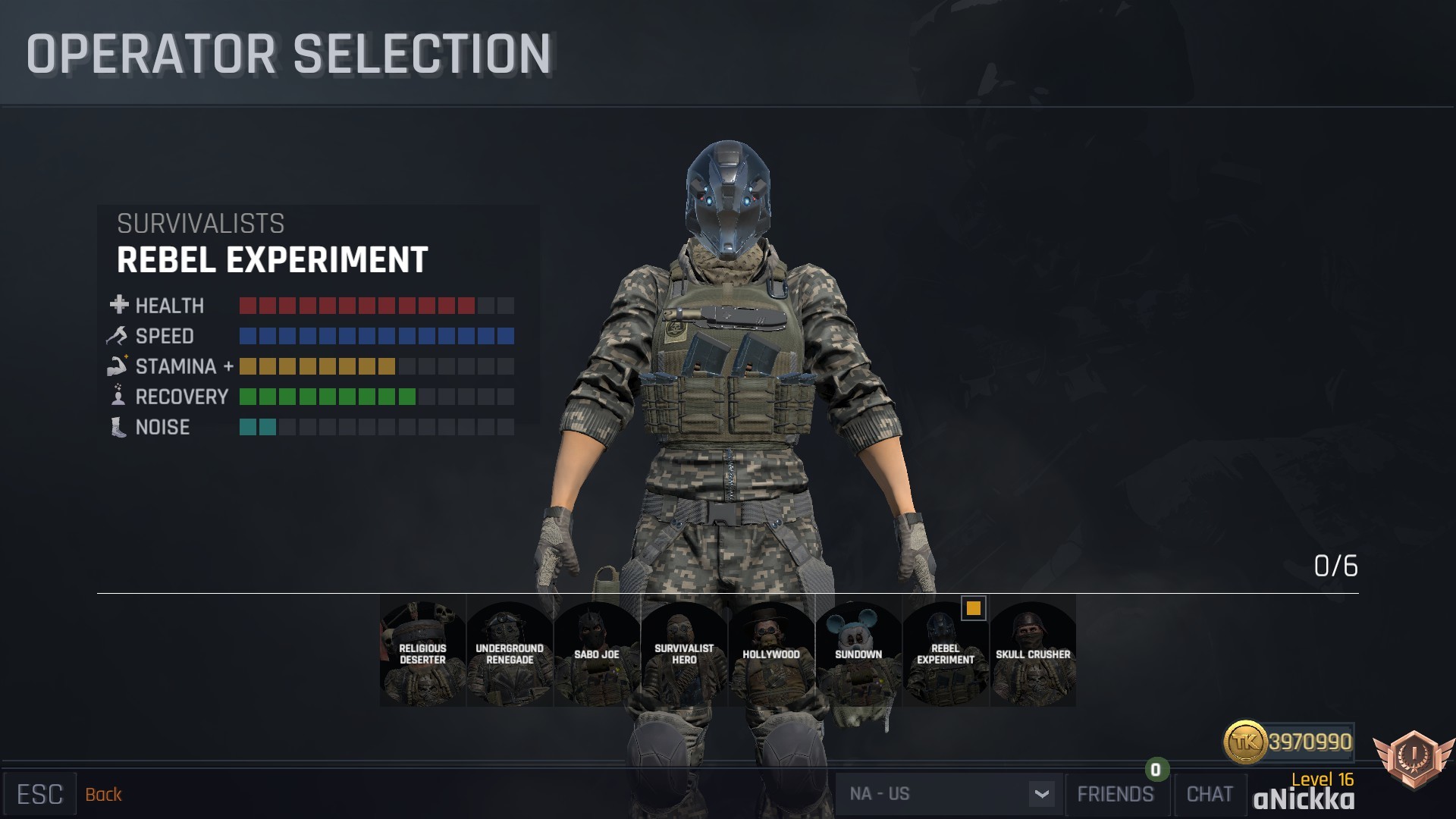Open the server region chevron arrow

1044,794
